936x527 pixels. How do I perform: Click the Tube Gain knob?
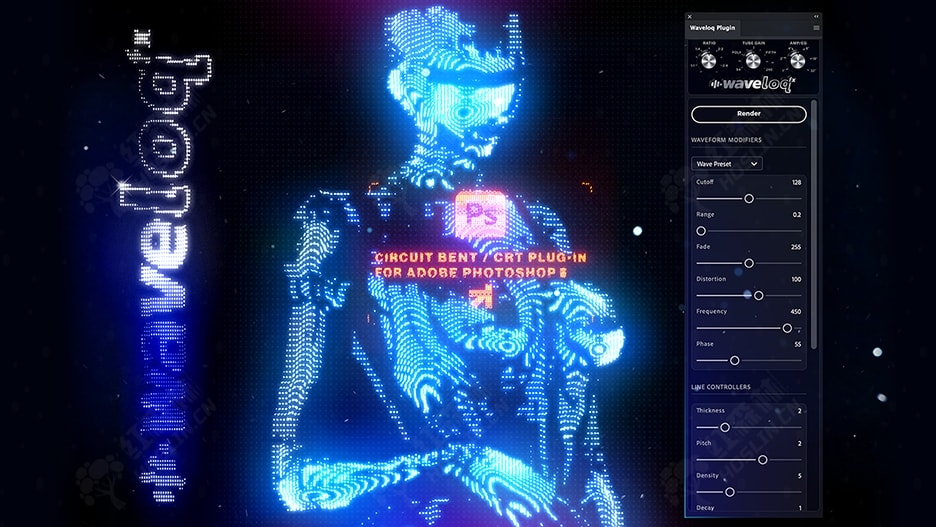753,62
